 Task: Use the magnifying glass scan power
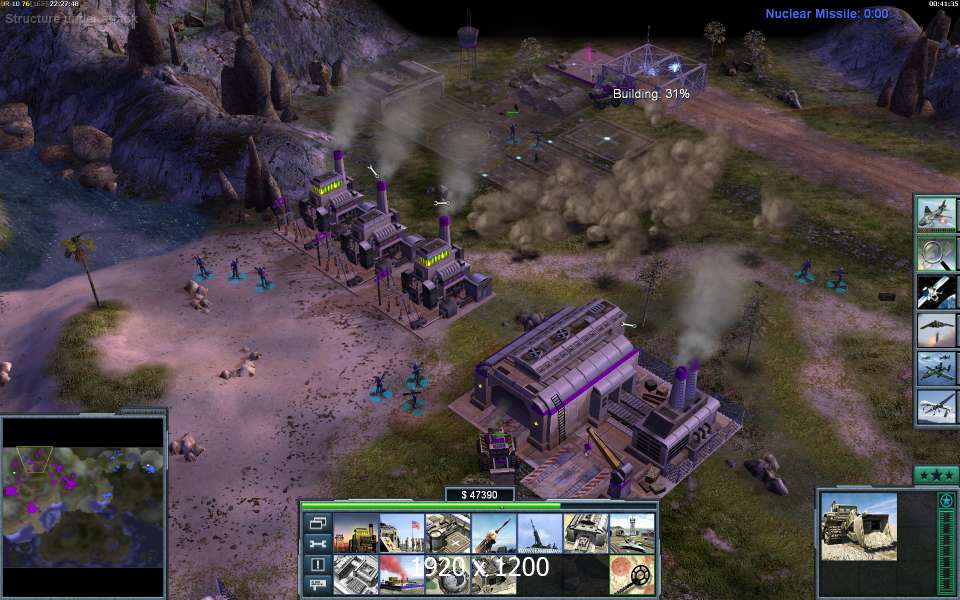click(937, 253)
